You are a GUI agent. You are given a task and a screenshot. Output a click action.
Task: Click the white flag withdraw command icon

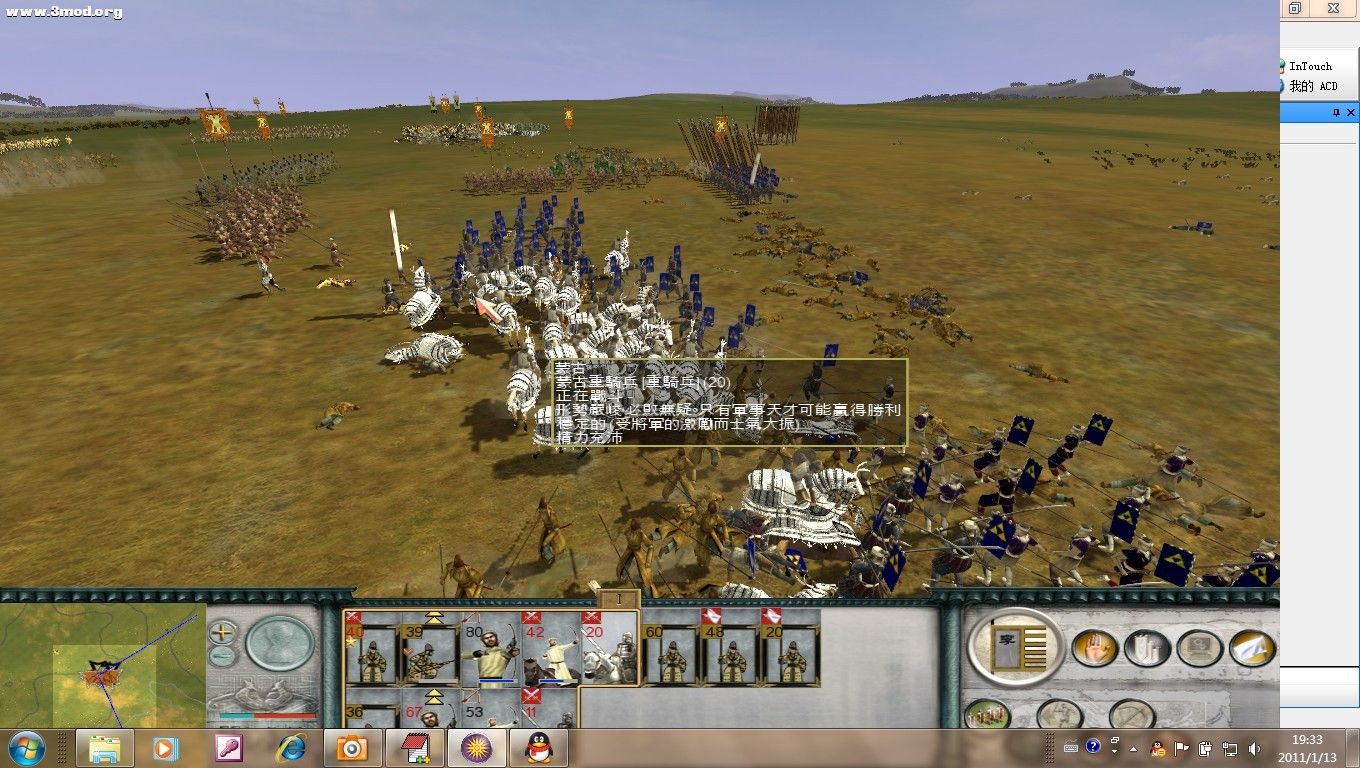pos(1251,648)
